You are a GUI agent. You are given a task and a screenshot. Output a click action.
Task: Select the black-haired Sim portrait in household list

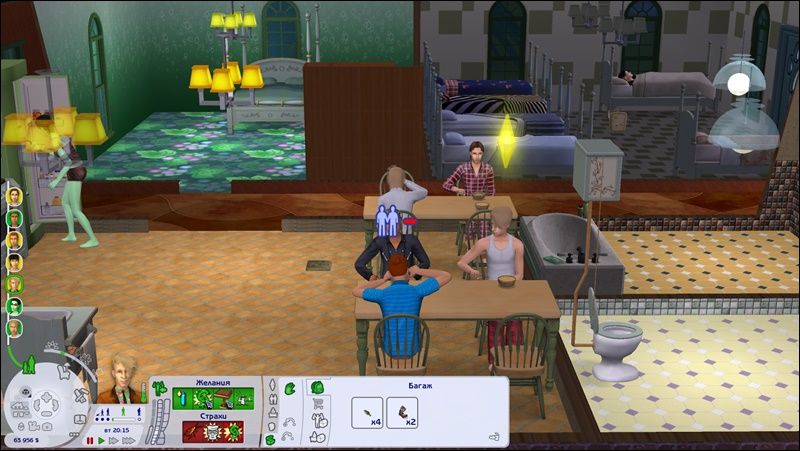point(15,262)
